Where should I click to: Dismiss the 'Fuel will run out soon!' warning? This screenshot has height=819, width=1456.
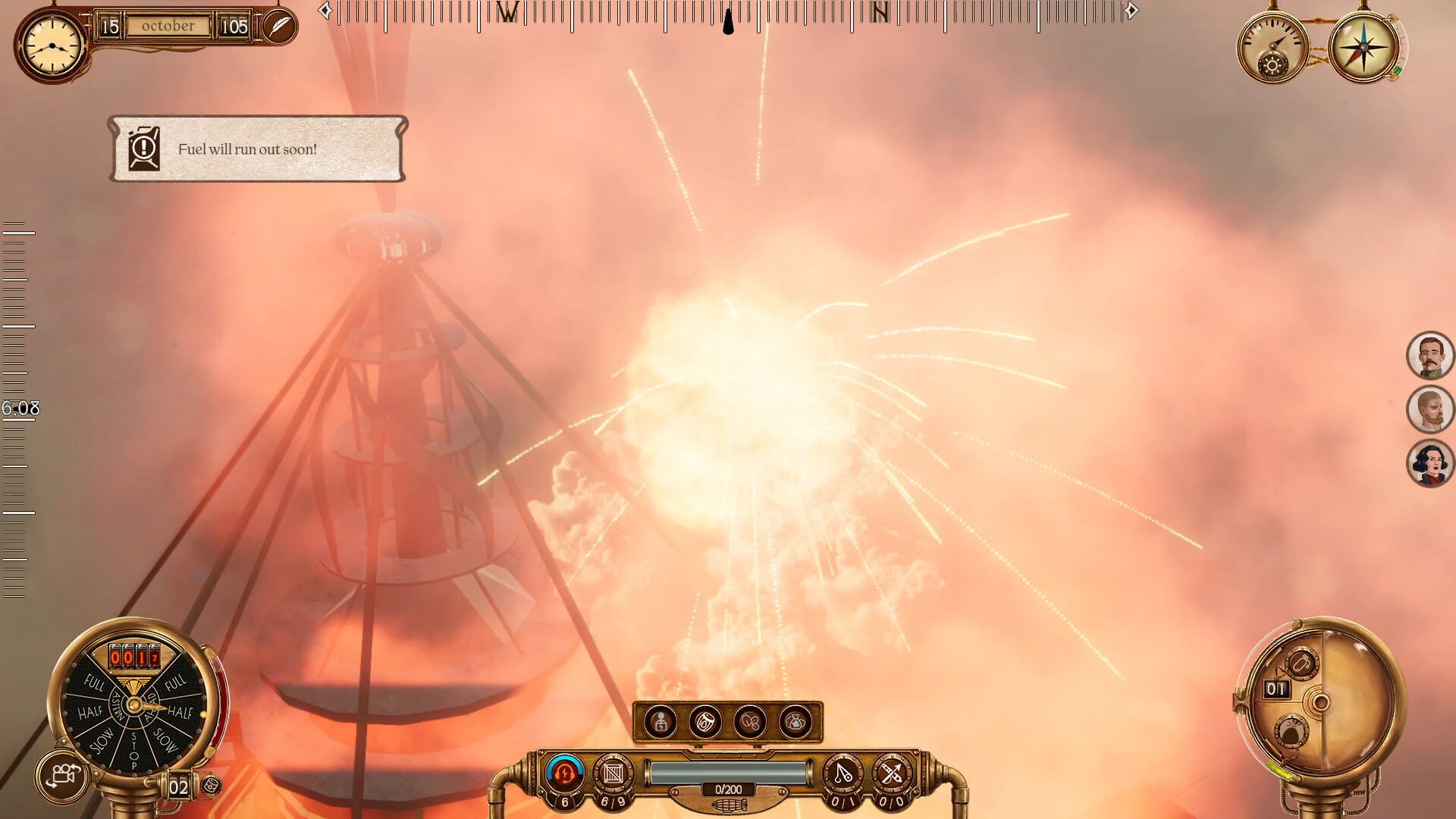point(258,149)
